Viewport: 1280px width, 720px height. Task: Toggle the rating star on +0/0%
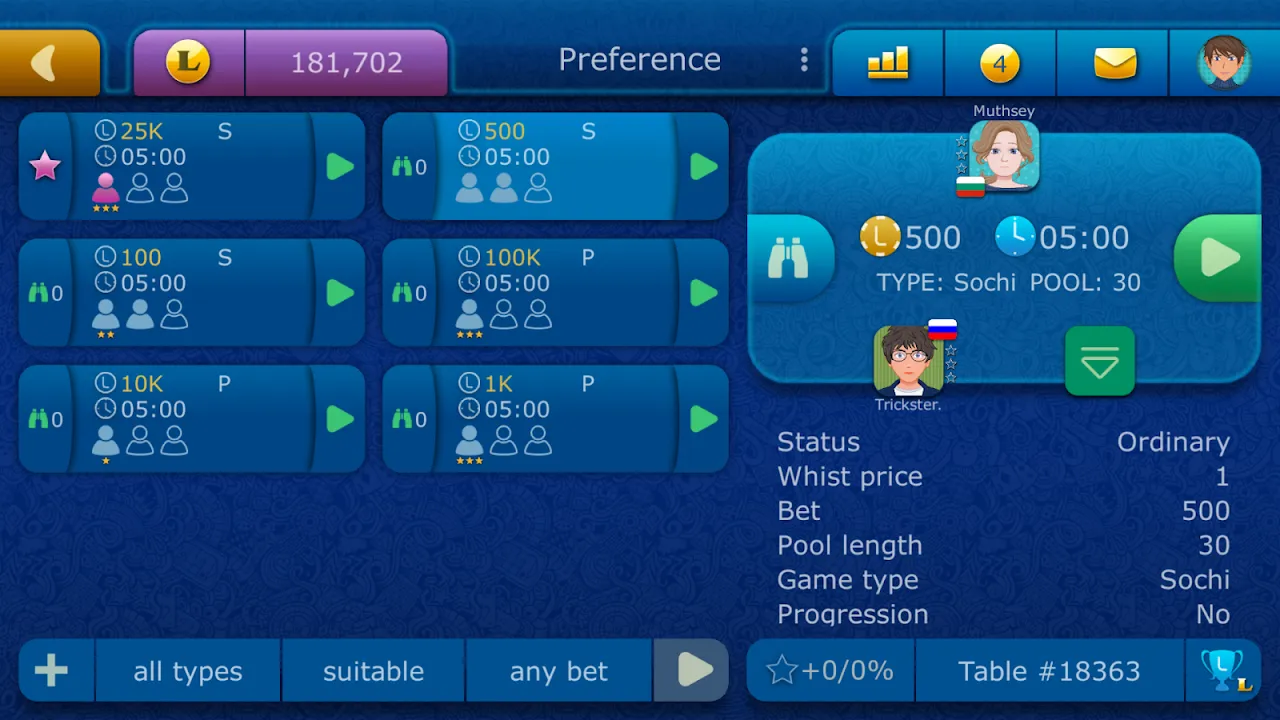click(x=830, y=671)
